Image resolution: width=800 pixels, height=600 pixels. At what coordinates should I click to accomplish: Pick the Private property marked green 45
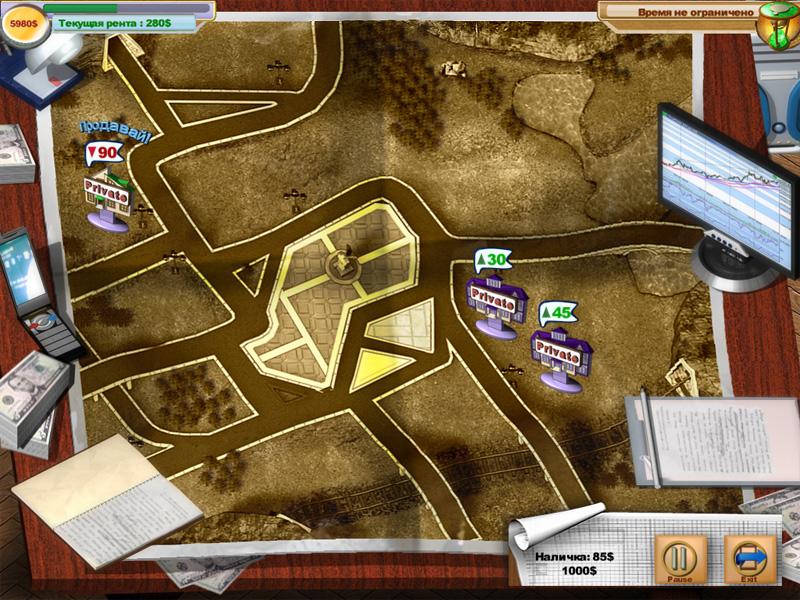pyautogui.click(x=562, y=349)
